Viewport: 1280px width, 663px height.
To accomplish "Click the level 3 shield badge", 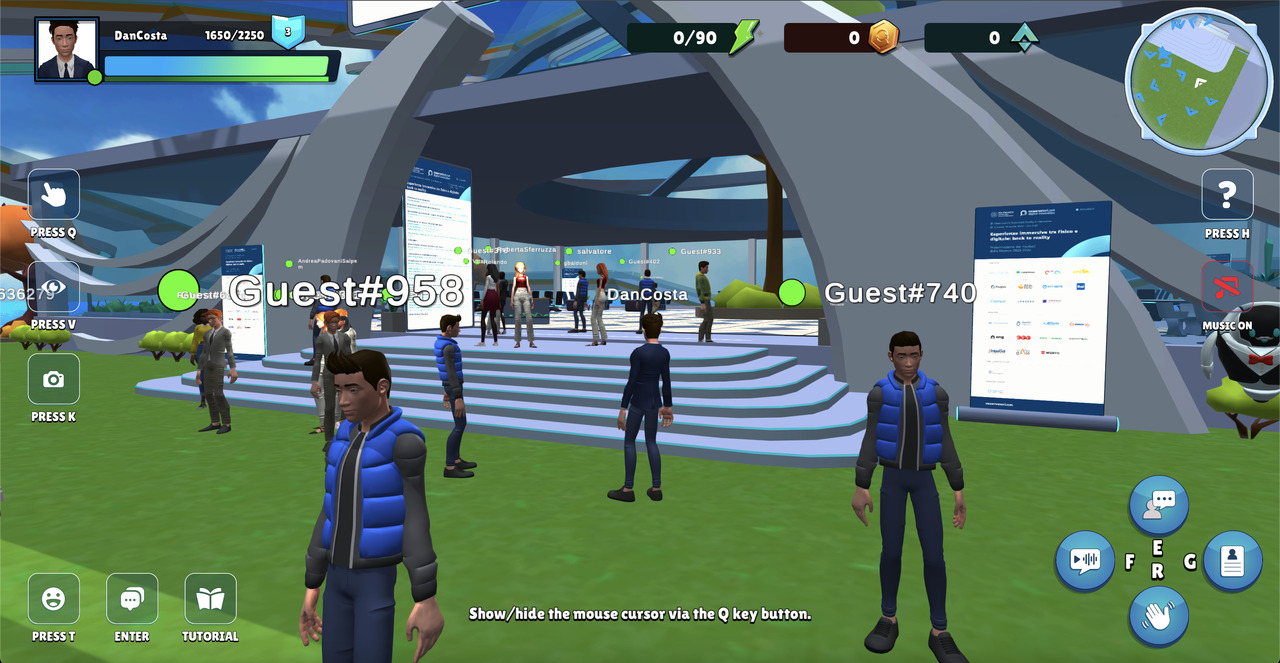I will click(288, 31).
